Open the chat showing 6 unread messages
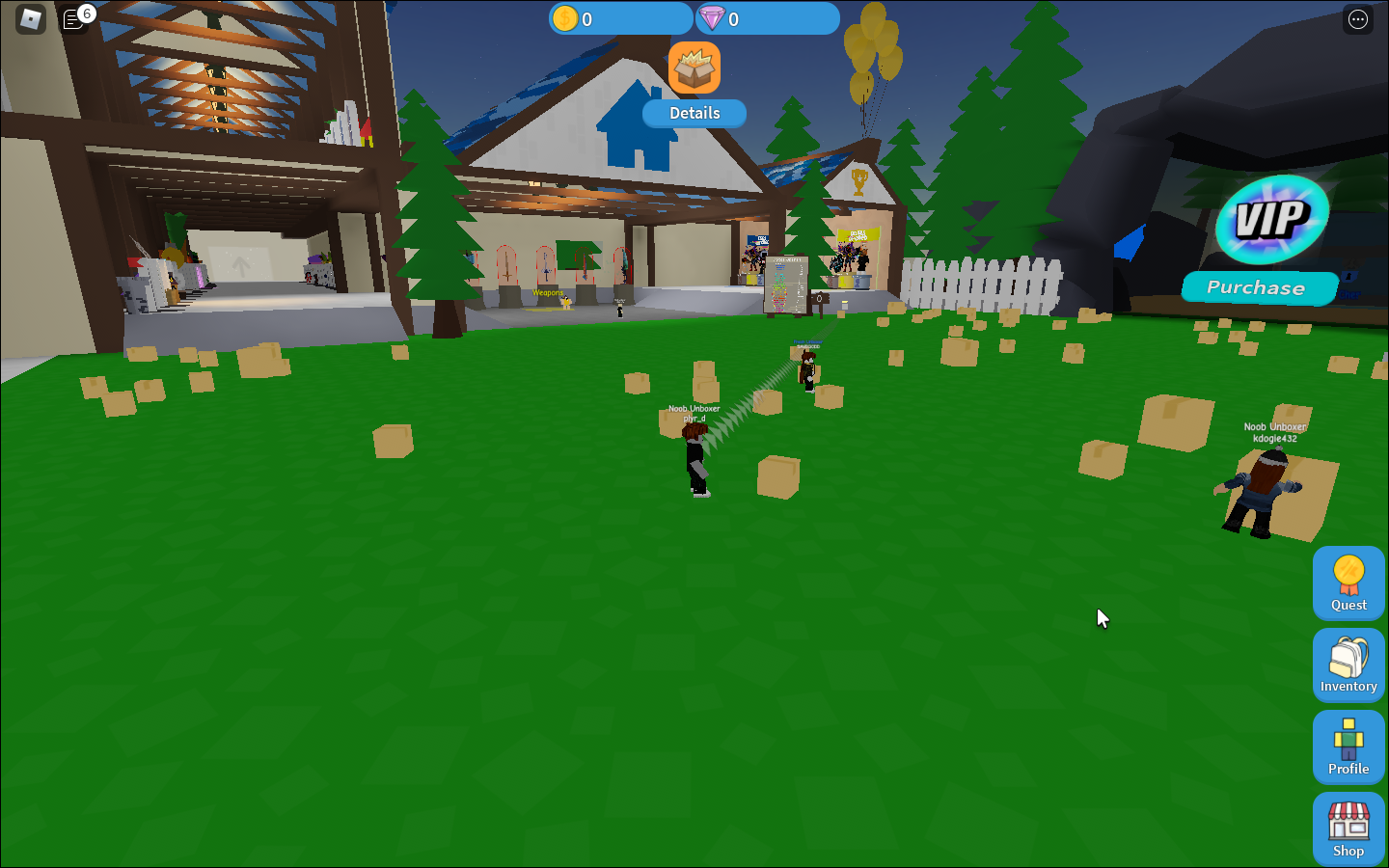Viewport: 1389px width, 868px height. pyautogui.click(x=73, y=19)
